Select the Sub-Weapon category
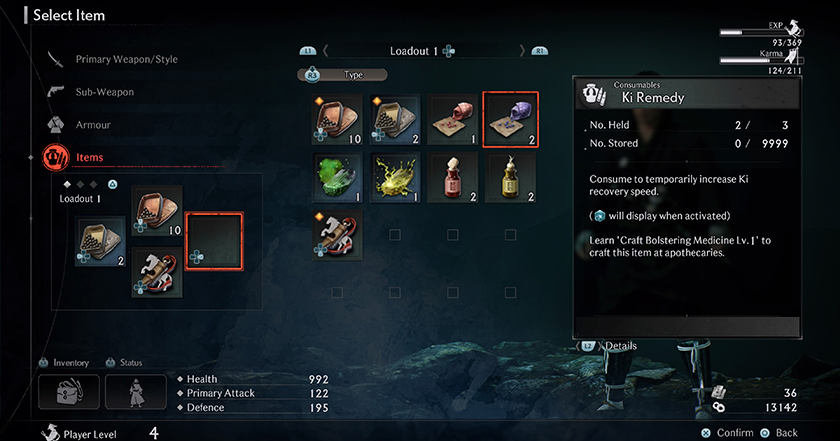 pos(104,92)
